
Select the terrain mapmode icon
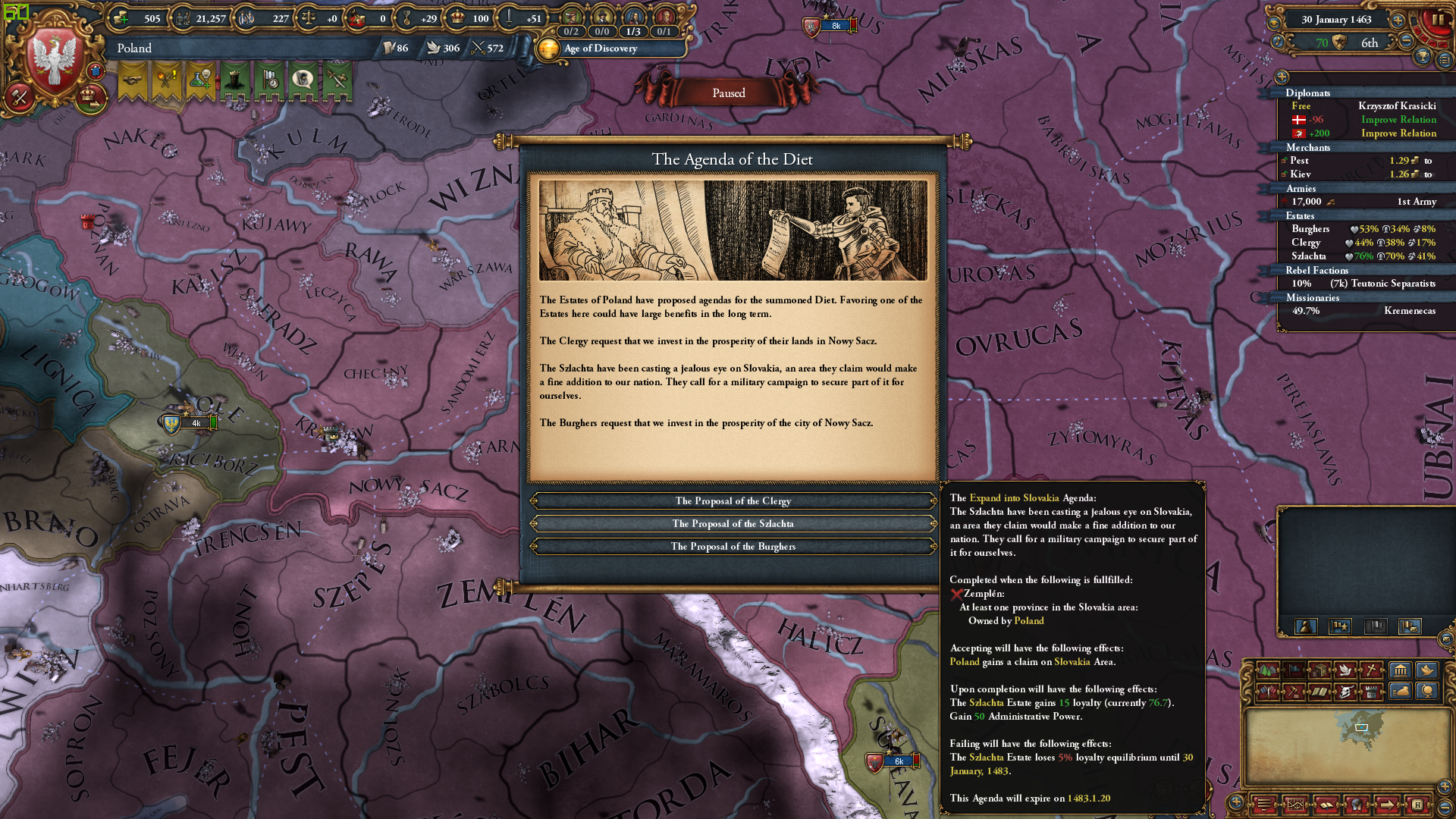tap(1268, 671)
